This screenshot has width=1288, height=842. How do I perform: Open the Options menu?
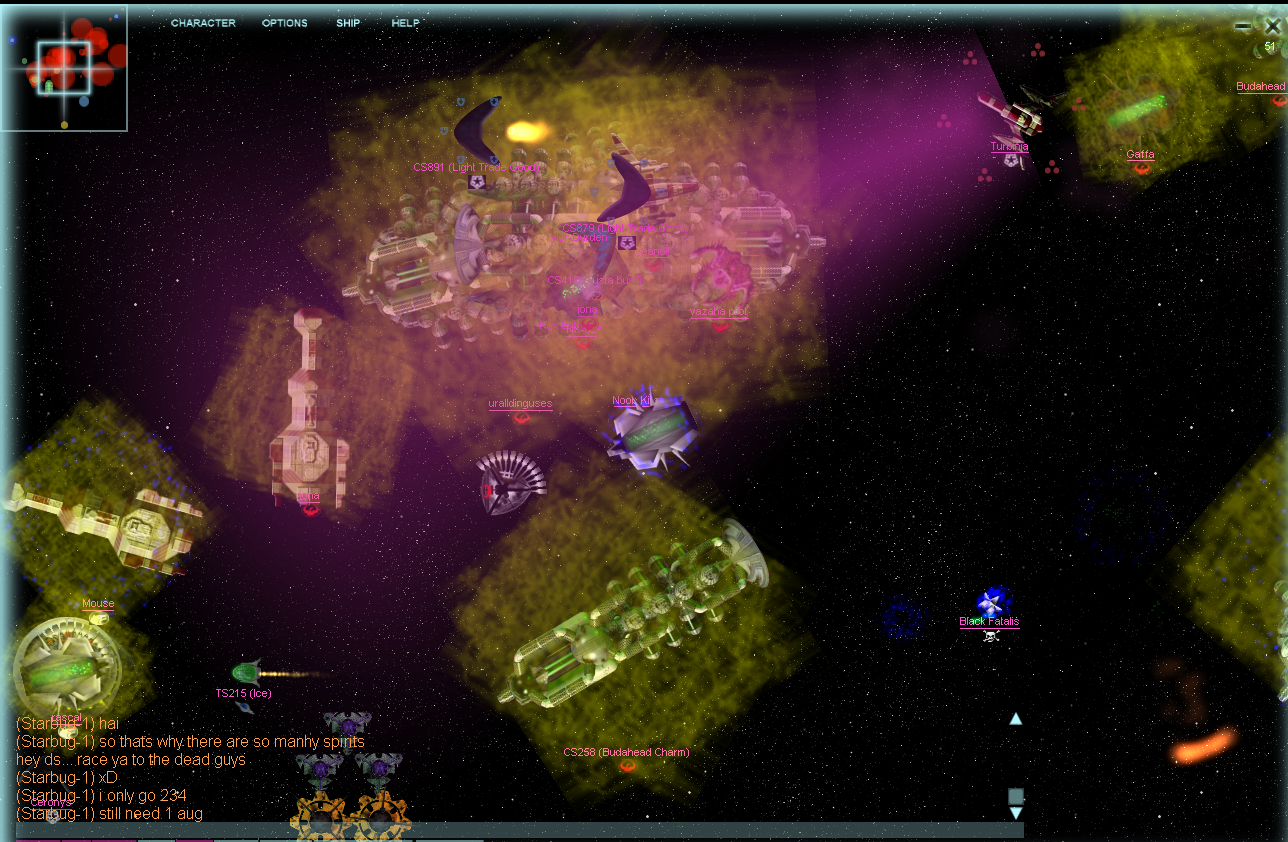coord(285,23)
